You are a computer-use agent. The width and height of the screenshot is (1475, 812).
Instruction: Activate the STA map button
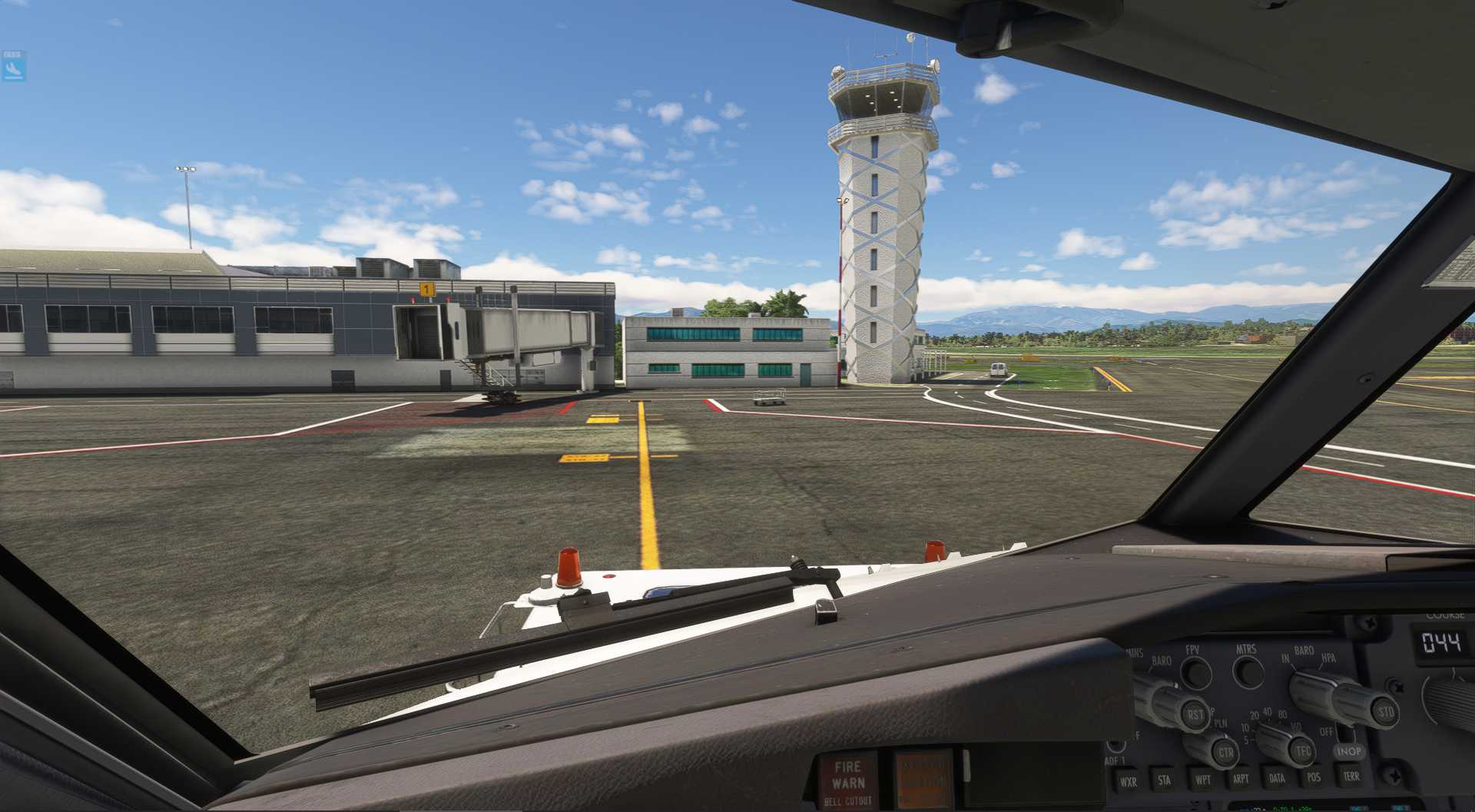pos(1165,781)
